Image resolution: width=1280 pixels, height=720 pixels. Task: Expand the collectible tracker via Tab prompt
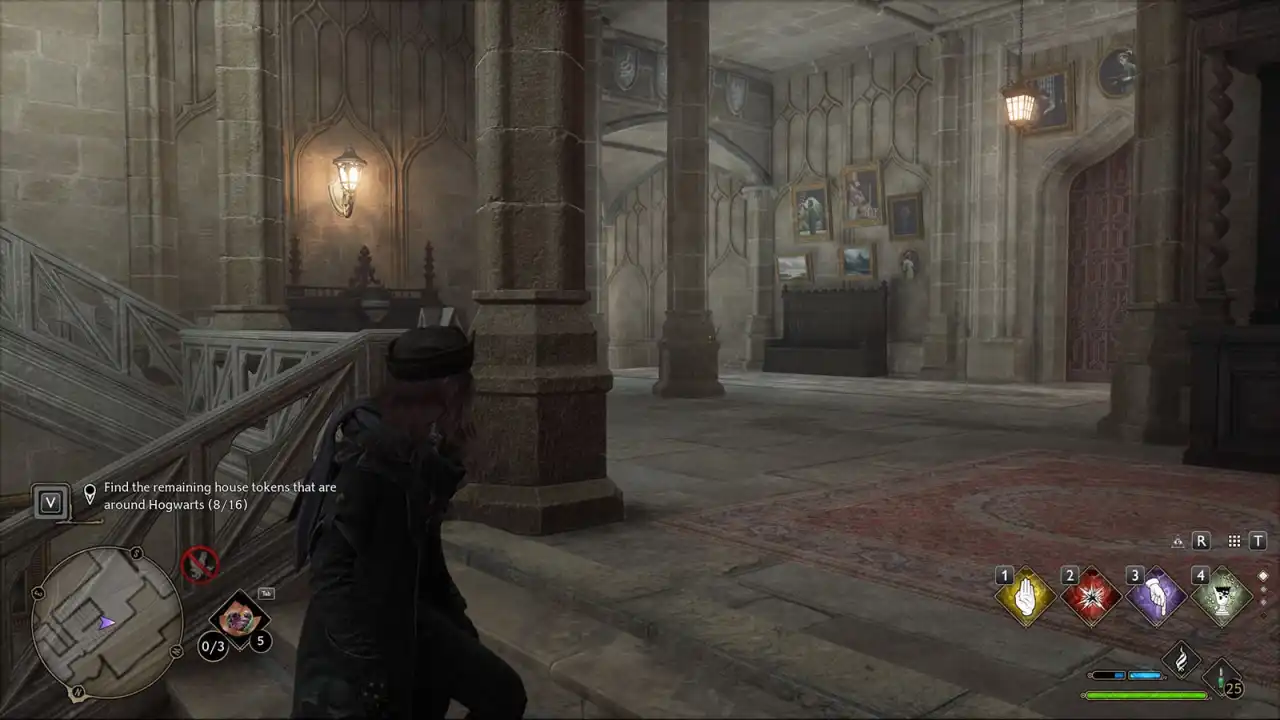click(x=266, y=591)
